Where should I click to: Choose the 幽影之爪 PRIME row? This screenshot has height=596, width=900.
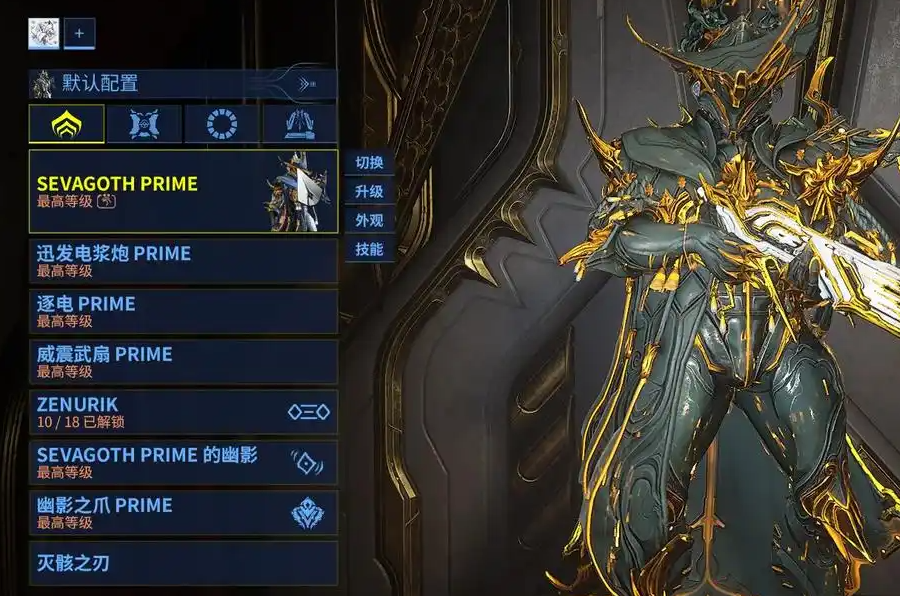coord(183,512)
